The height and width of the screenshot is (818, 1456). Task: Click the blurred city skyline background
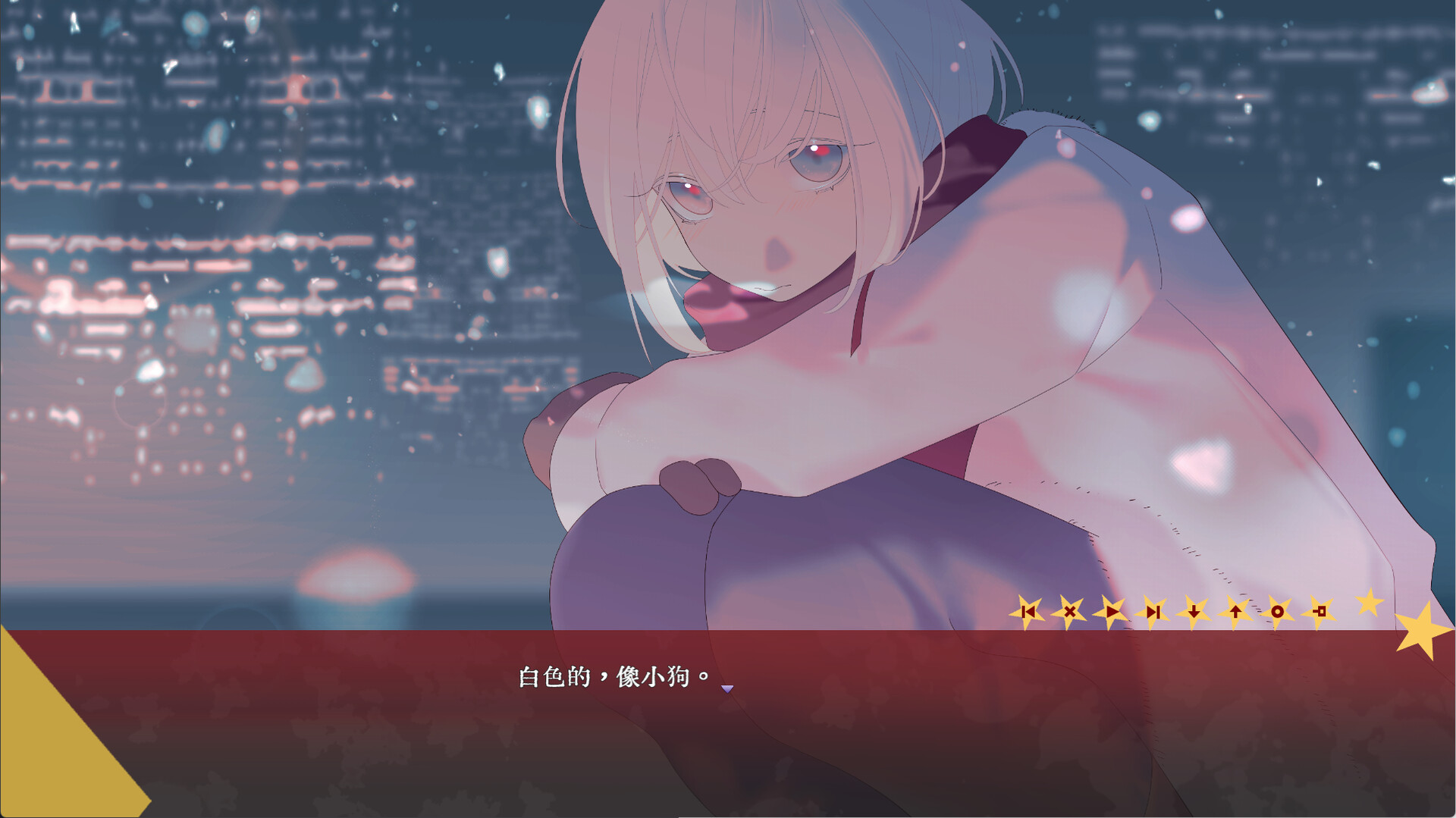point(227,303)
